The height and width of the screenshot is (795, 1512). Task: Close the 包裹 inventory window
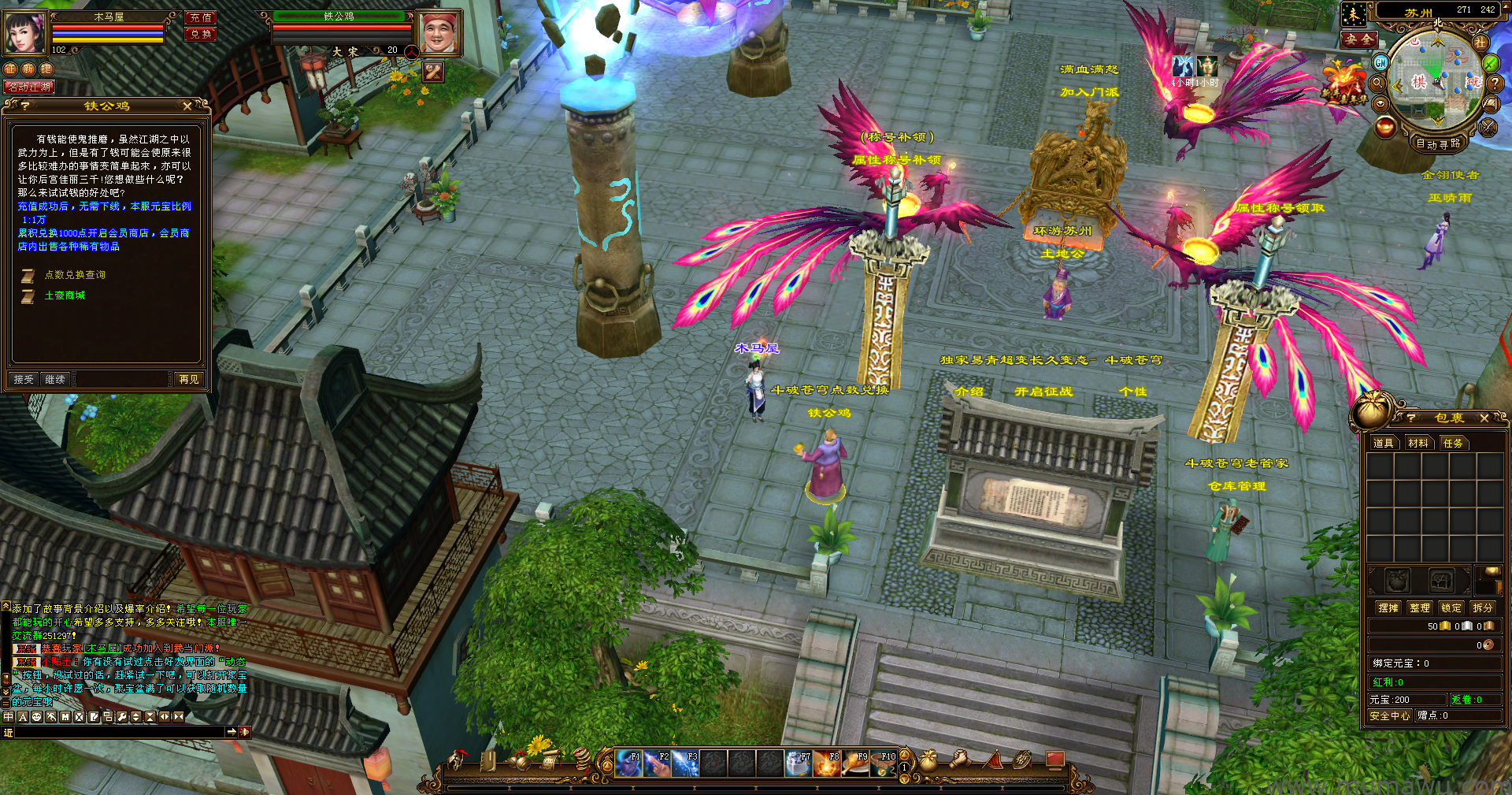point(1484,418)
